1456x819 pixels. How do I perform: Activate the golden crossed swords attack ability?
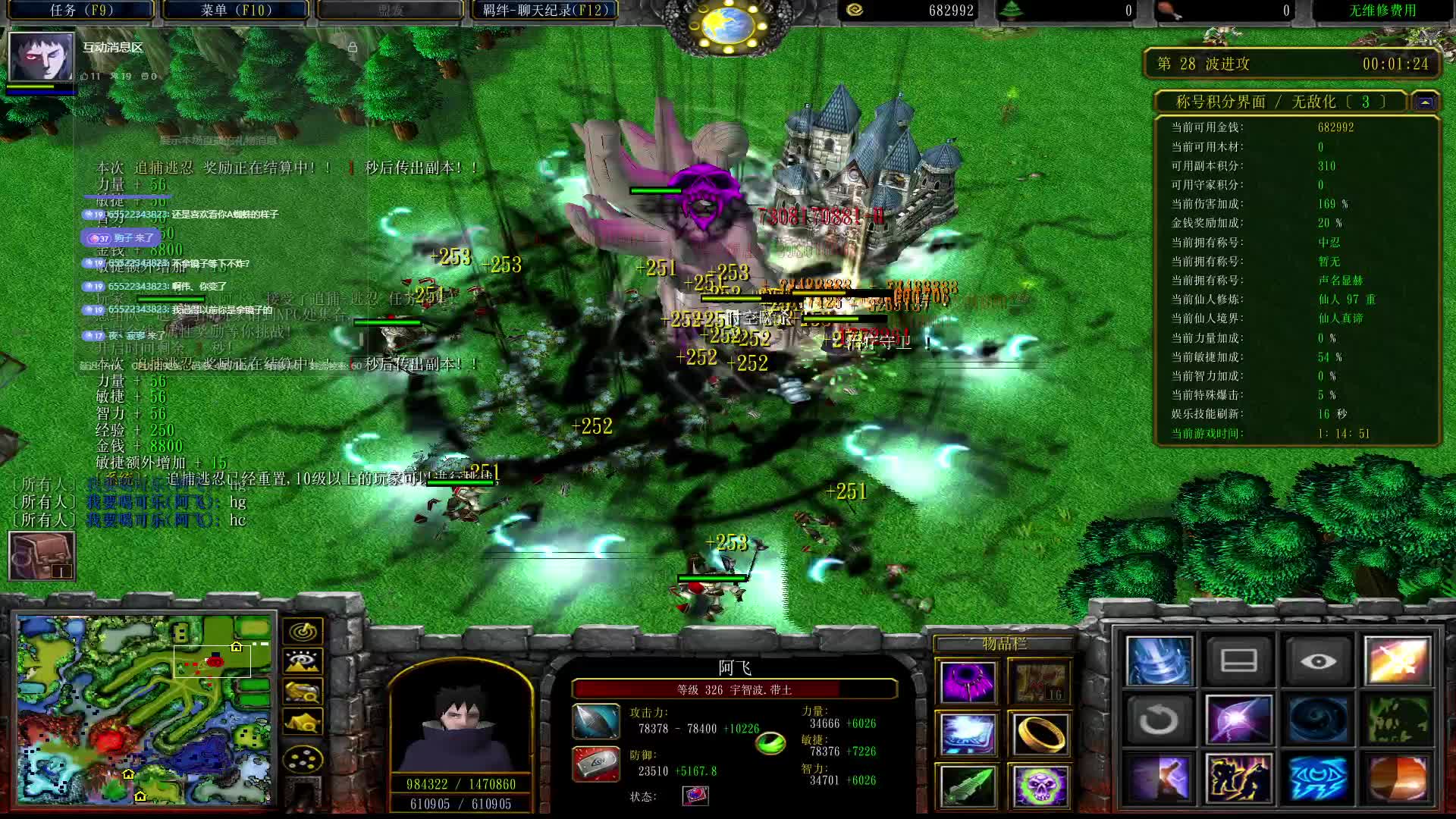[1397, 661]
